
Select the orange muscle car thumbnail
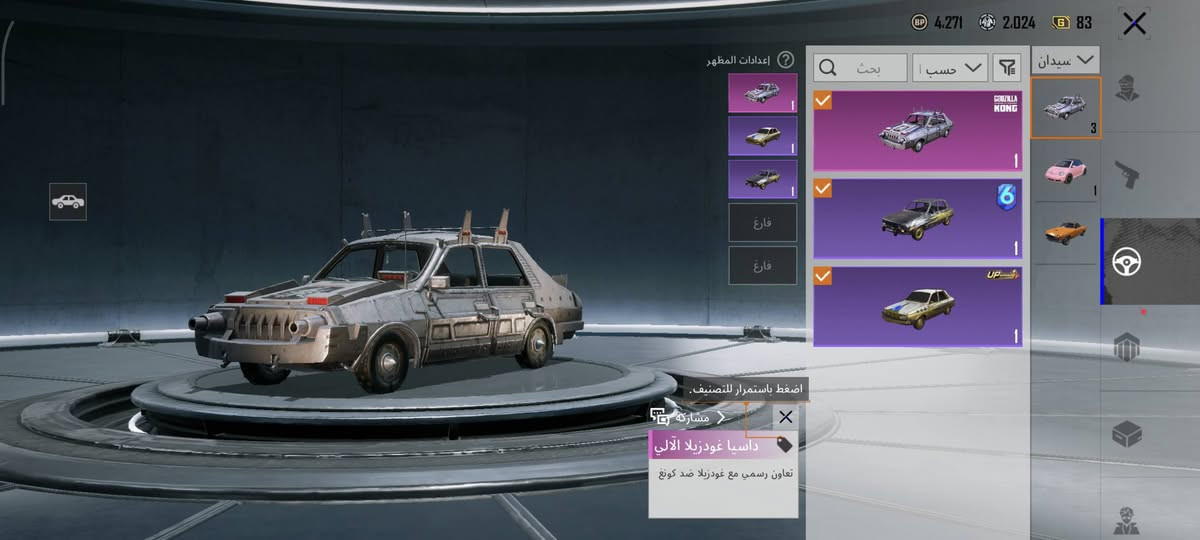coord(1065,232)
